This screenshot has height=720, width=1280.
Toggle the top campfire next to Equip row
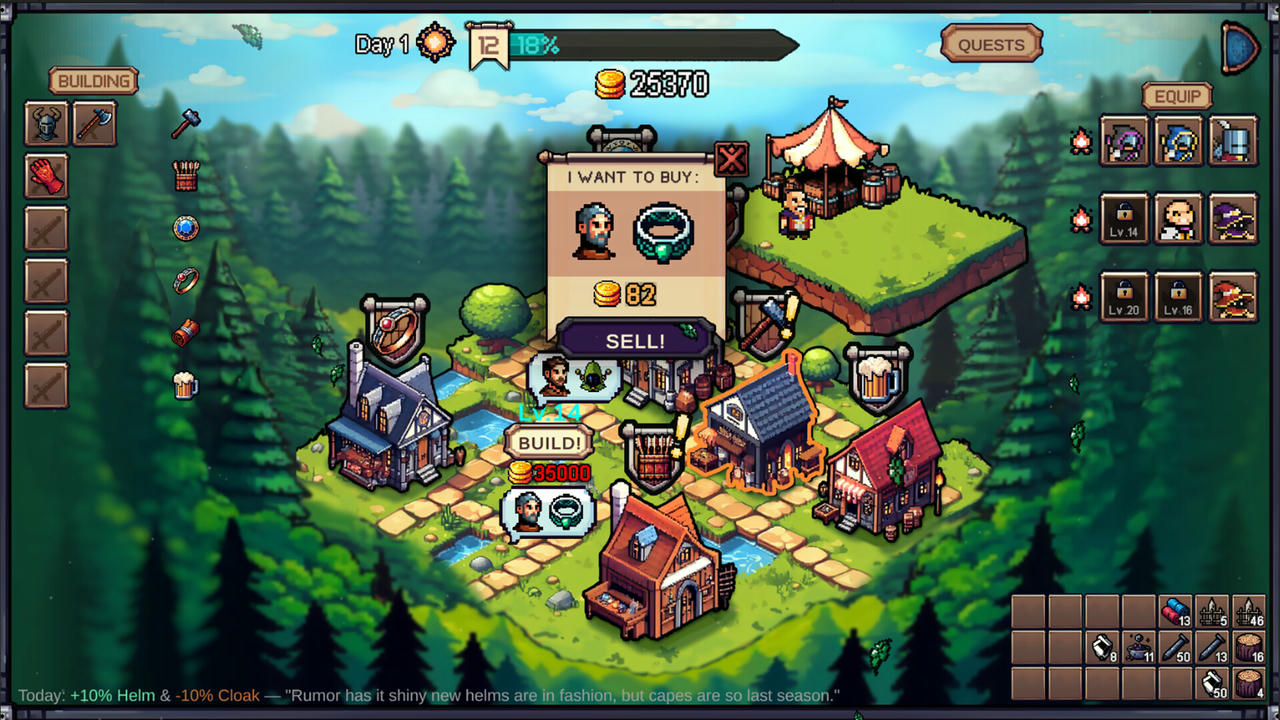(1080, 140)
